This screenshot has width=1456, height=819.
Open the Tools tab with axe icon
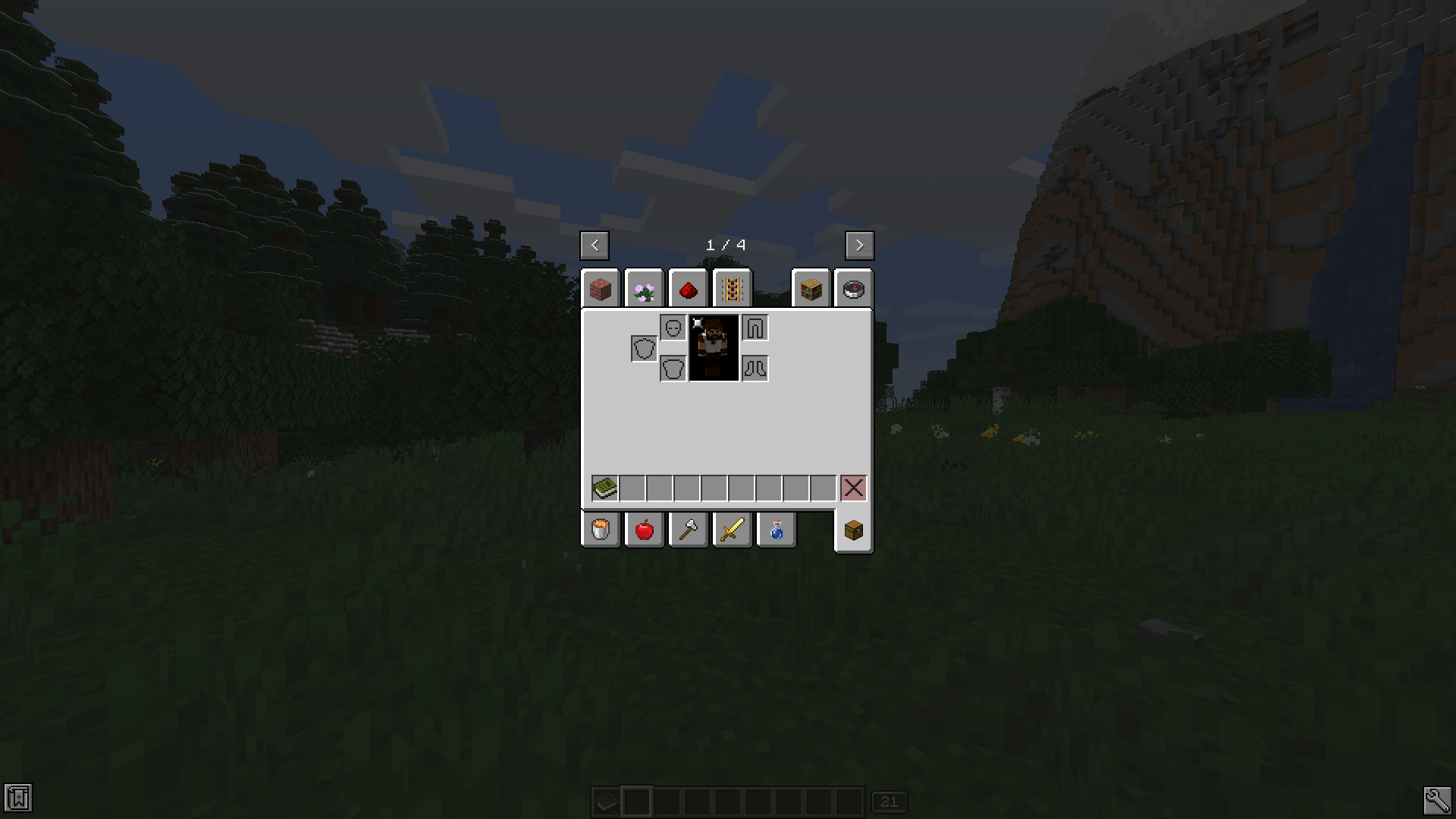point(688,529)
